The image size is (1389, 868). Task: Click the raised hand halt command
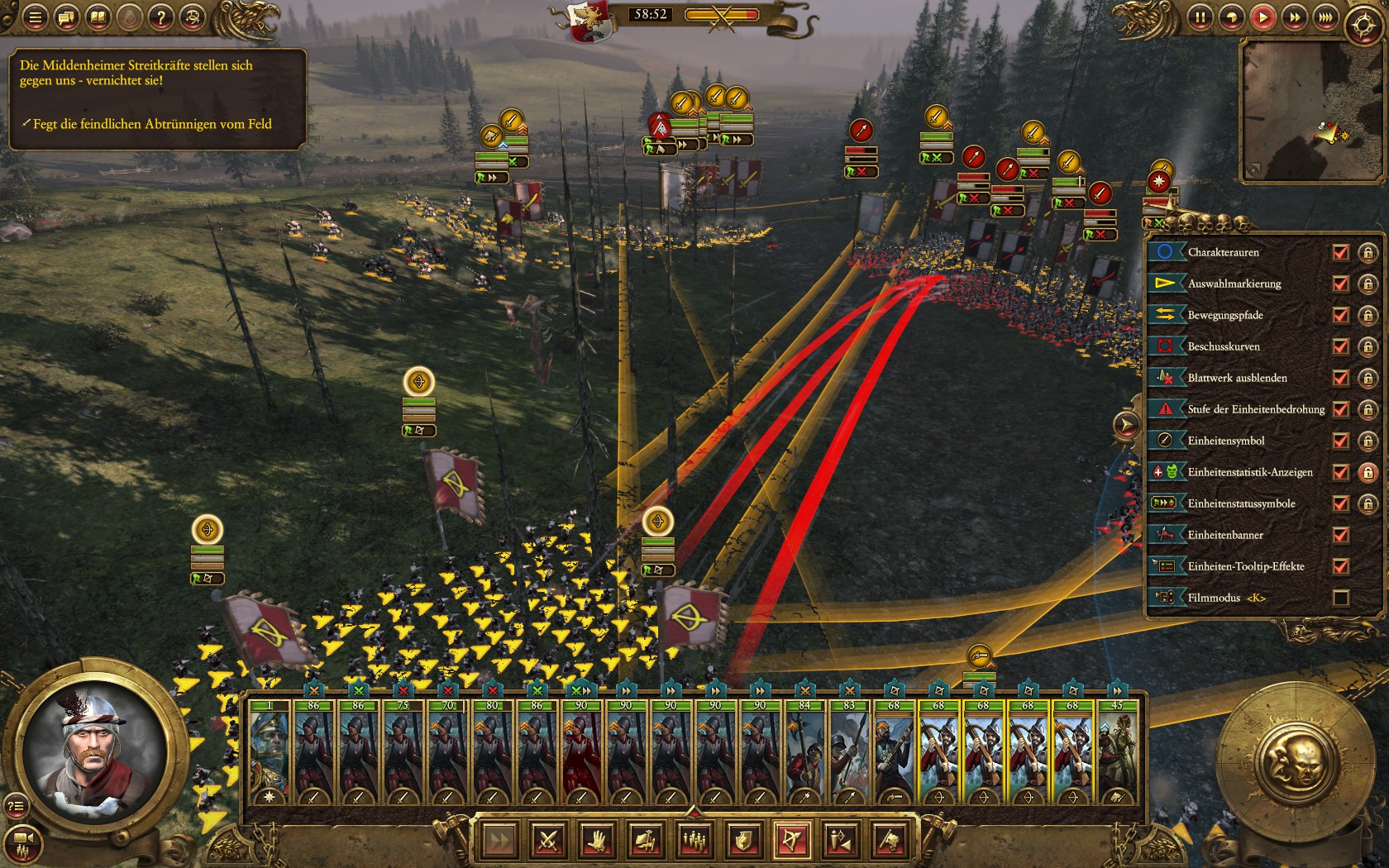click(597, 841)
